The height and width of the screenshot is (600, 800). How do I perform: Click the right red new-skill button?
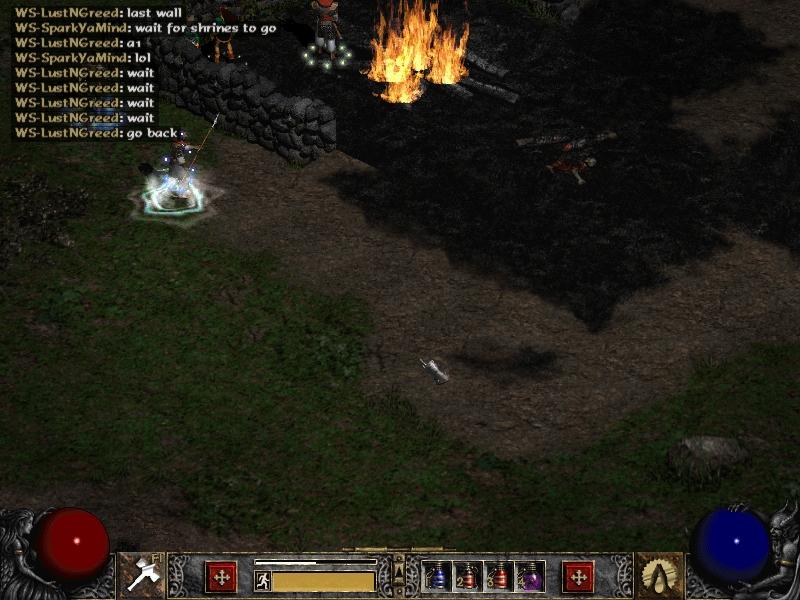(578, 576)
